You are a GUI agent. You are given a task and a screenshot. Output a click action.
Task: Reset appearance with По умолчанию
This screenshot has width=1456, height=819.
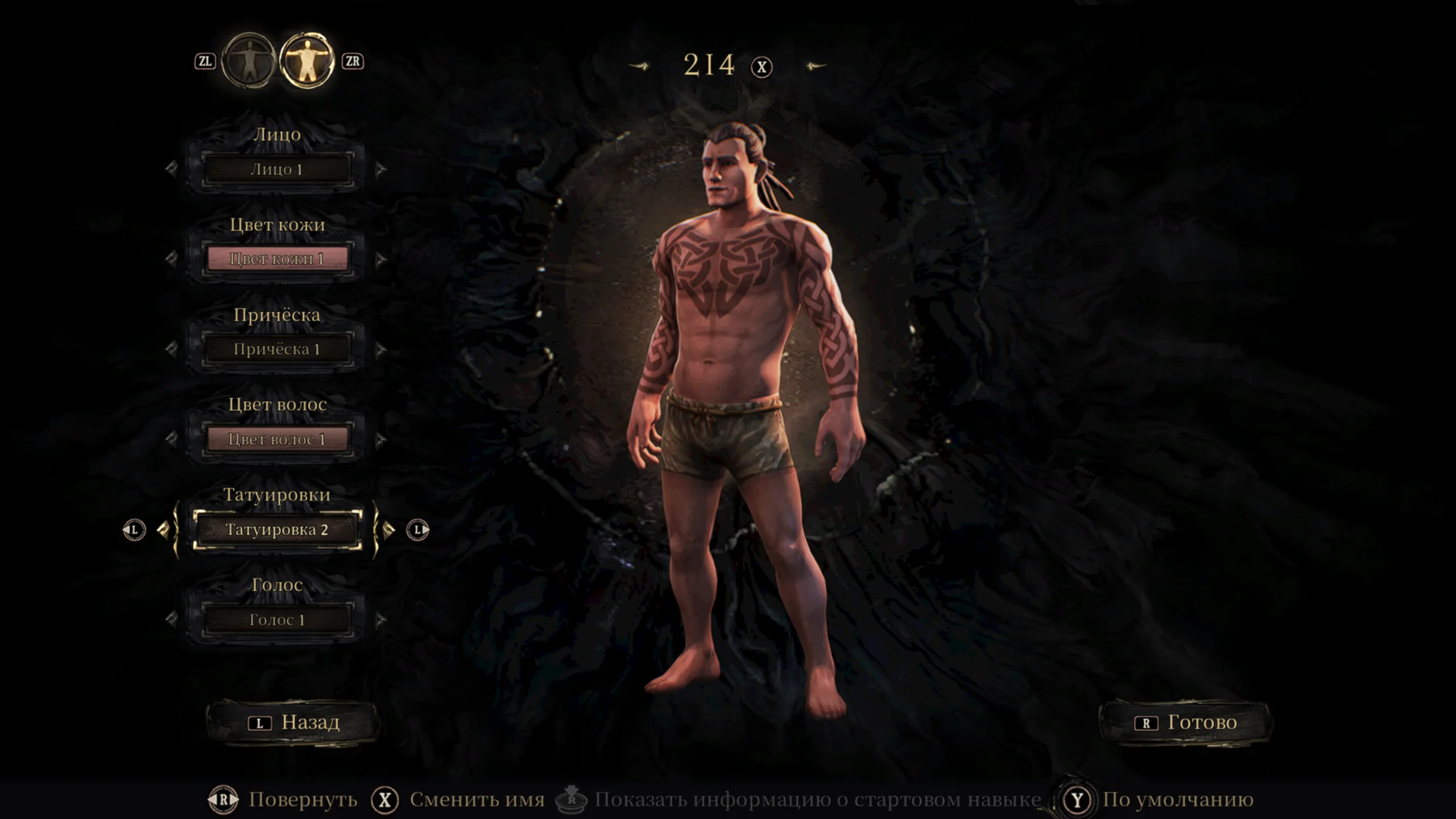[x=1177, y=800]
